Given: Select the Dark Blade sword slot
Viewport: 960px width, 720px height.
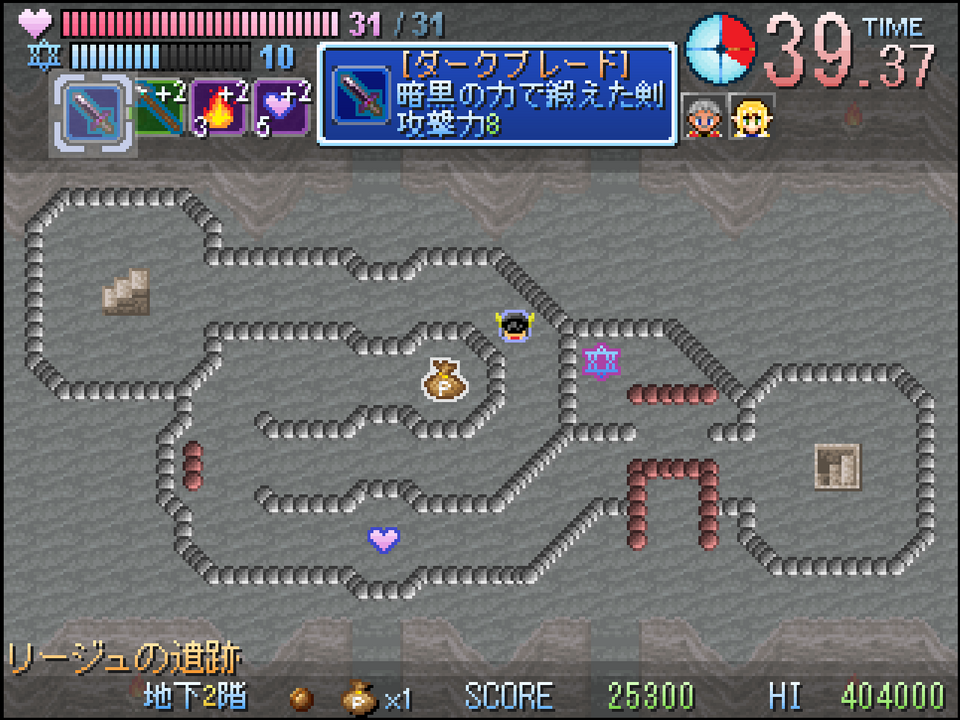Looking at the screenshot, I should [91, 111].
